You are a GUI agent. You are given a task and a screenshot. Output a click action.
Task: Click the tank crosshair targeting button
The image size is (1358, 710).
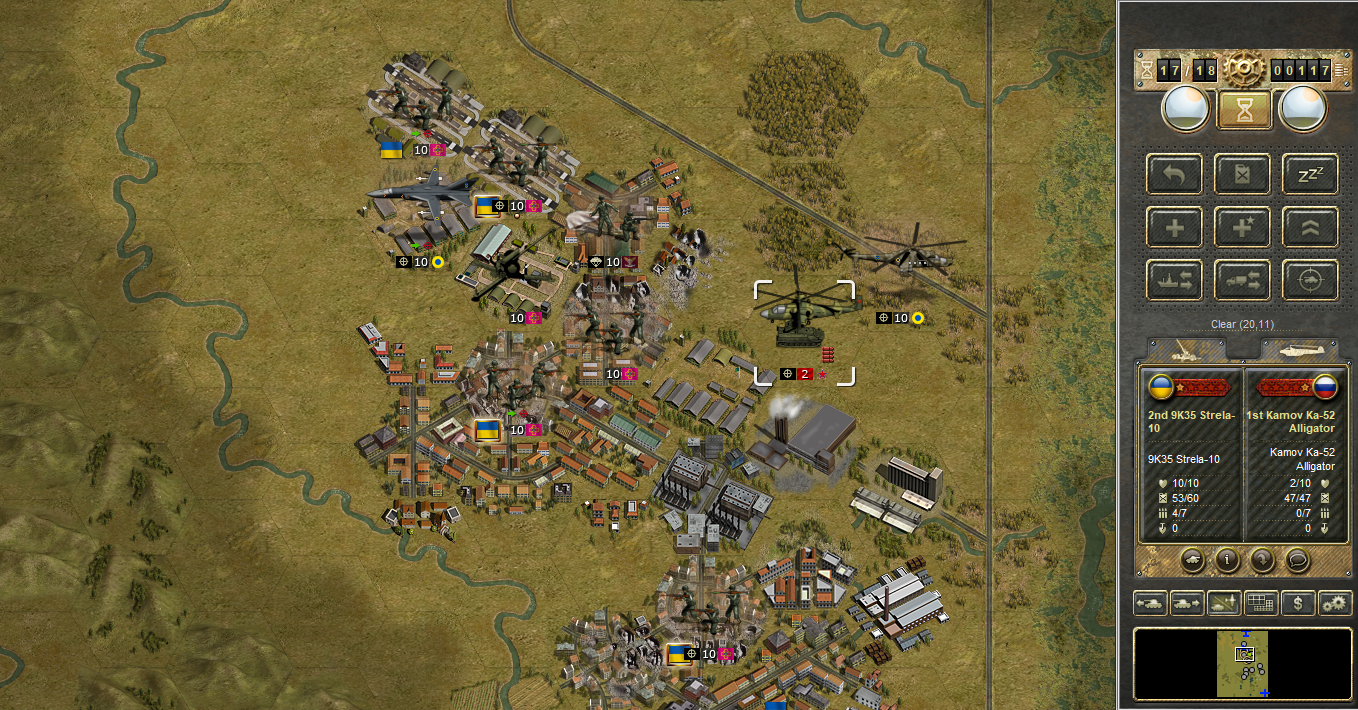tap(1310, 280)
